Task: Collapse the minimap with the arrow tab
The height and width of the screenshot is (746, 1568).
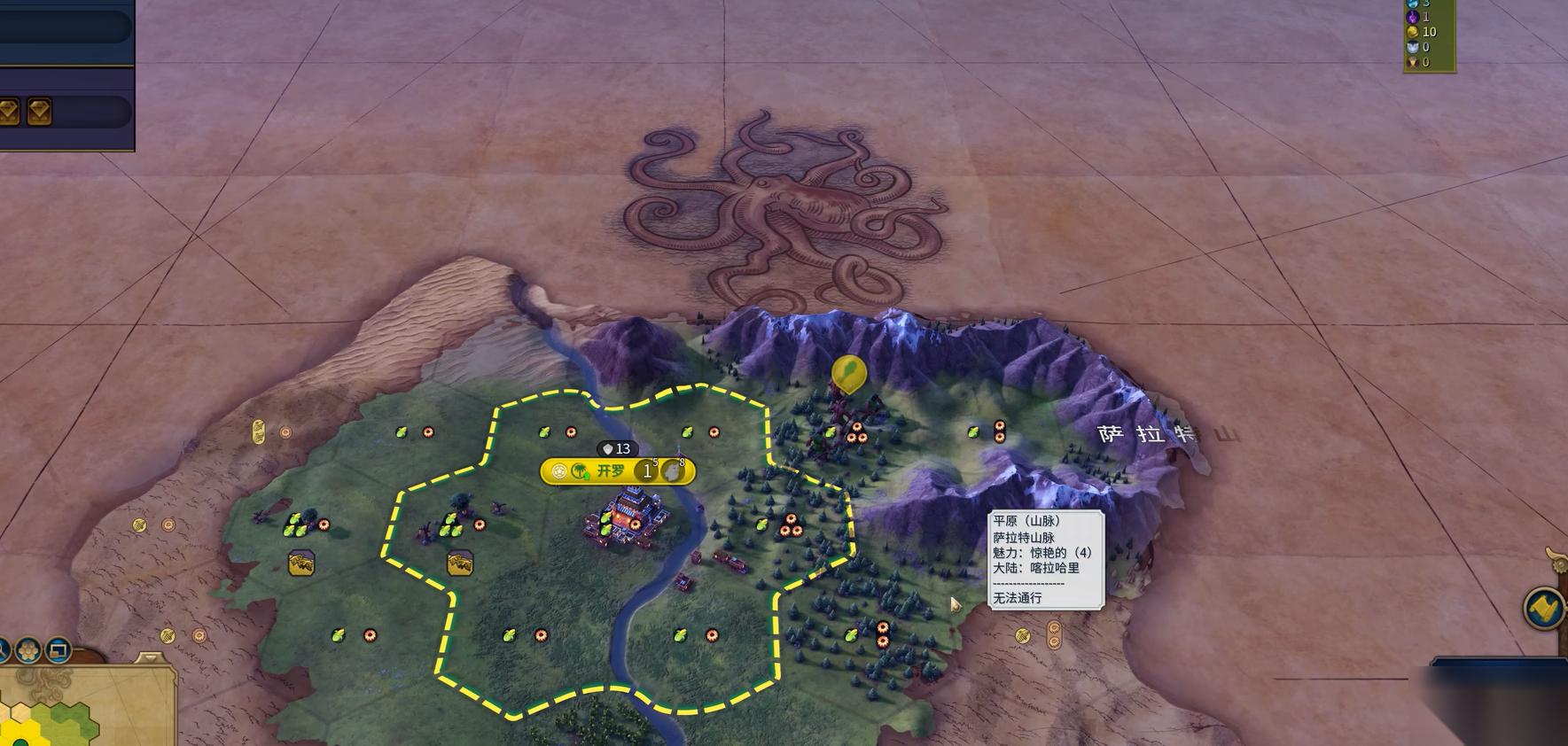Action: coord(148,659)
